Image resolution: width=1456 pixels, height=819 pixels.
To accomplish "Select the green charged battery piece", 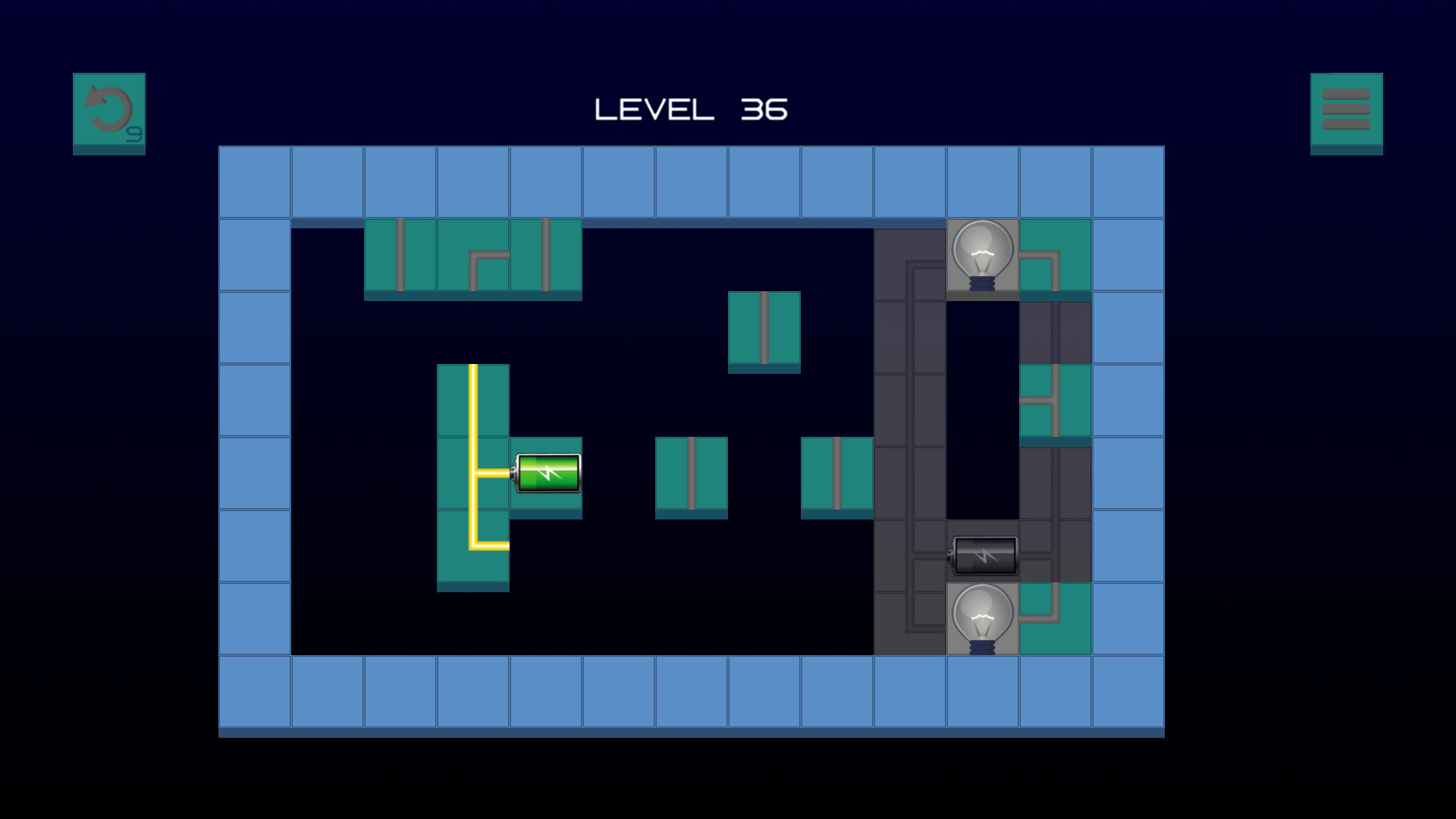I will coord(548,473).
